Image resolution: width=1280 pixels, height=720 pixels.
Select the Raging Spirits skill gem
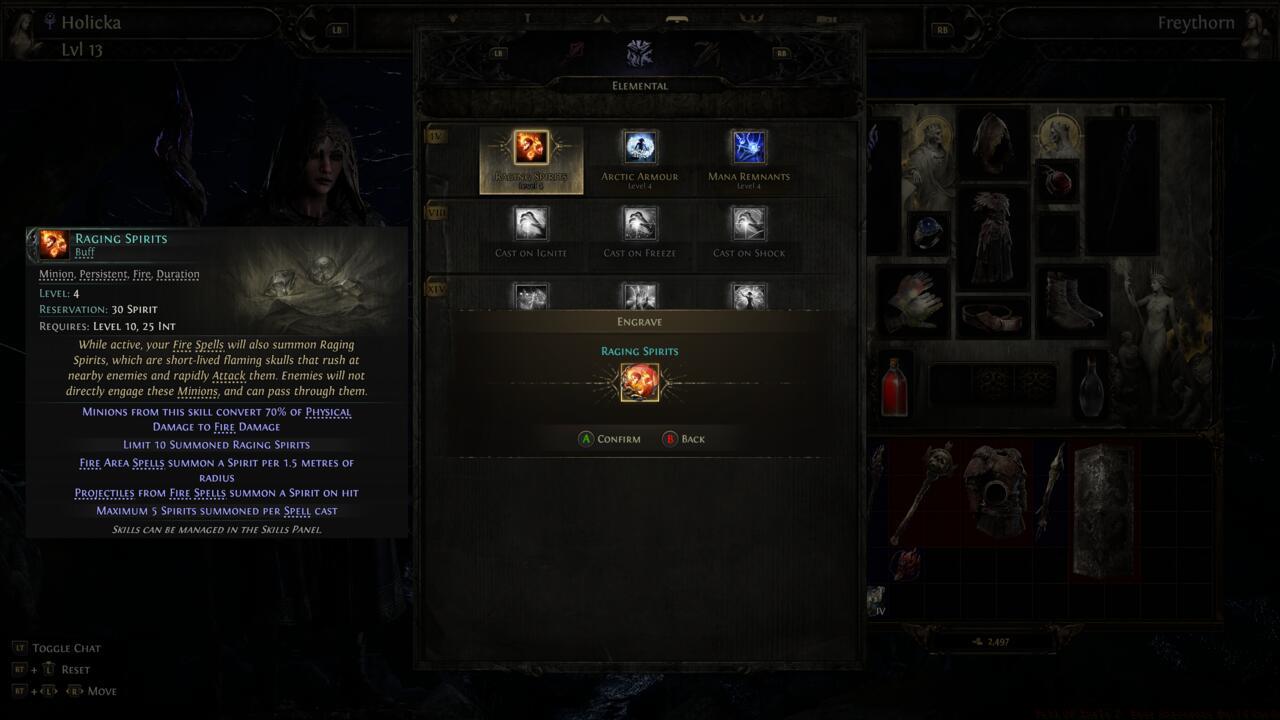coord(530,148)
